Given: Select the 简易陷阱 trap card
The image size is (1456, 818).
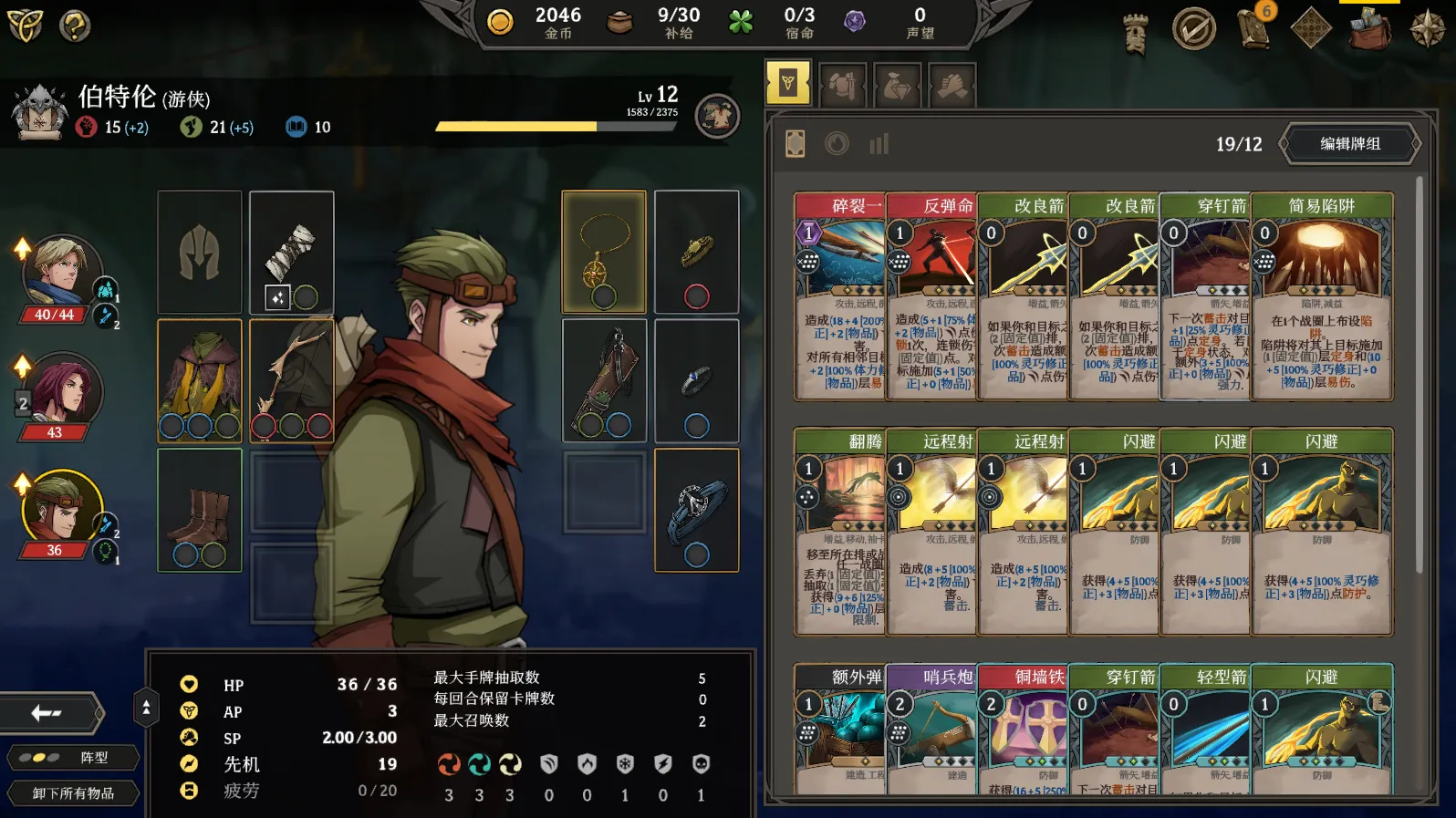Looking at the screenshot, I should pyautogui.click(x=1321, y=295).
